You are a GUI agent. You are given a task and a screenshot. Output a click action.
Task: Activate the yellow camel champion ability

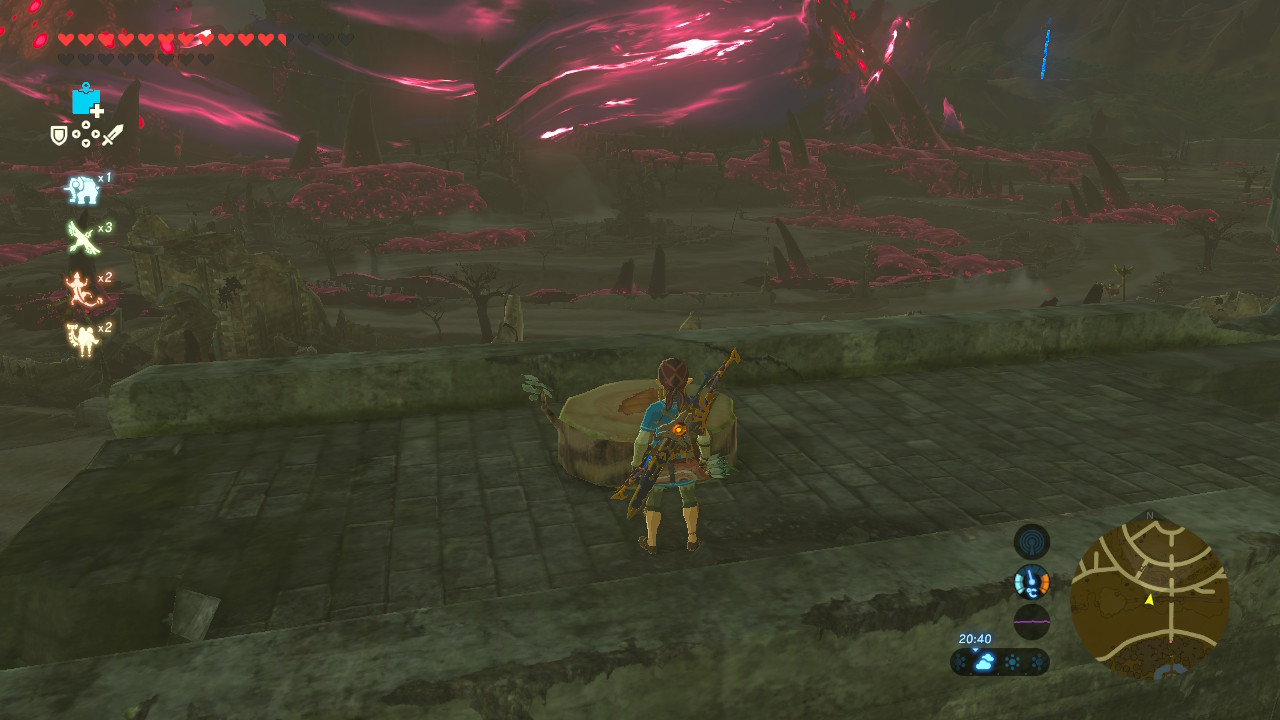(80, 338)
